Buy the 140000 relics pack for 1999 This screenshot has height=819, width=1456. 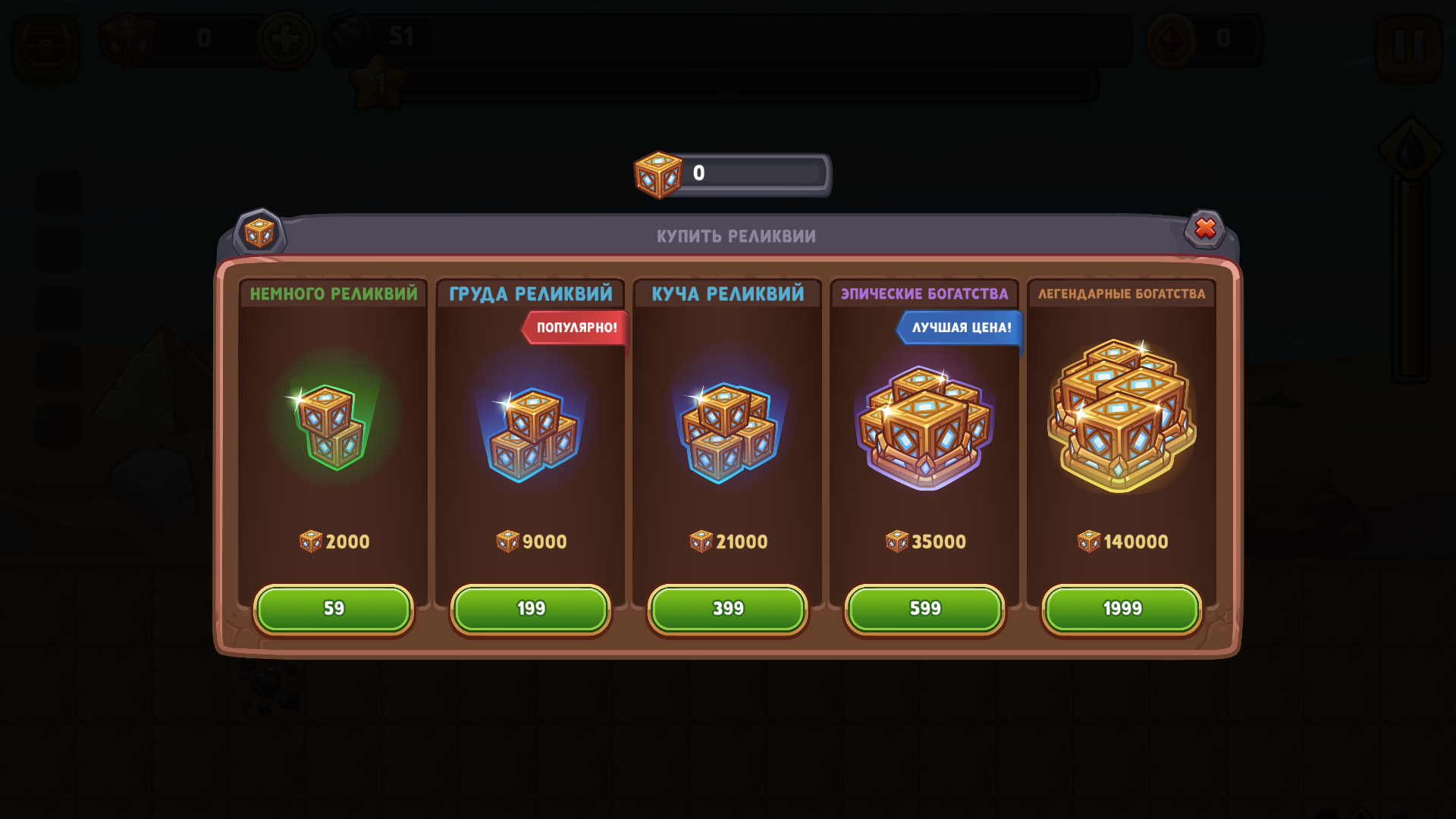(1122, 609)
